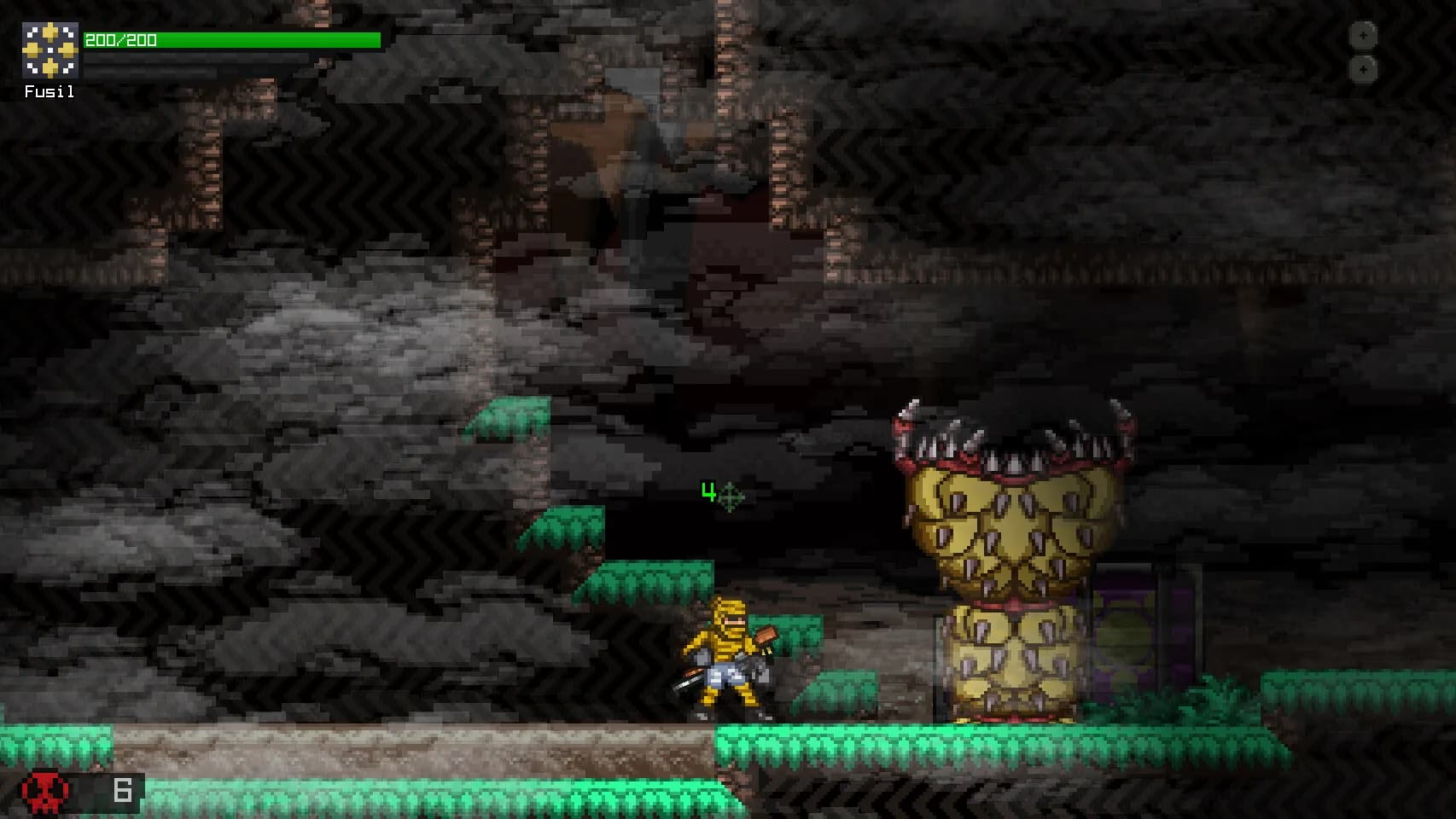Select the Fusil weapon icon
Viewport: 1456px width, 819px height.
(x=49, y=51)
